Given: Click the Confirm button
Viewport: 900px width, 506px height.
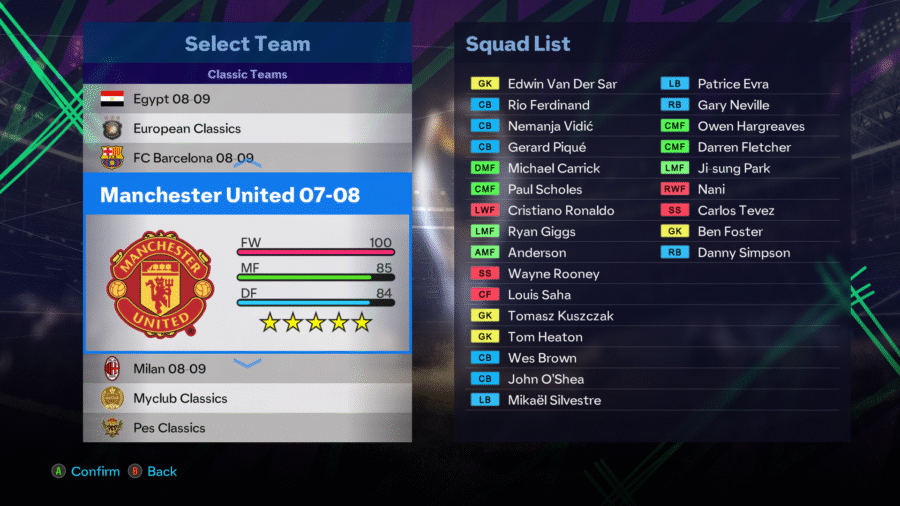Looking at the screenshot, I should 86,471.
